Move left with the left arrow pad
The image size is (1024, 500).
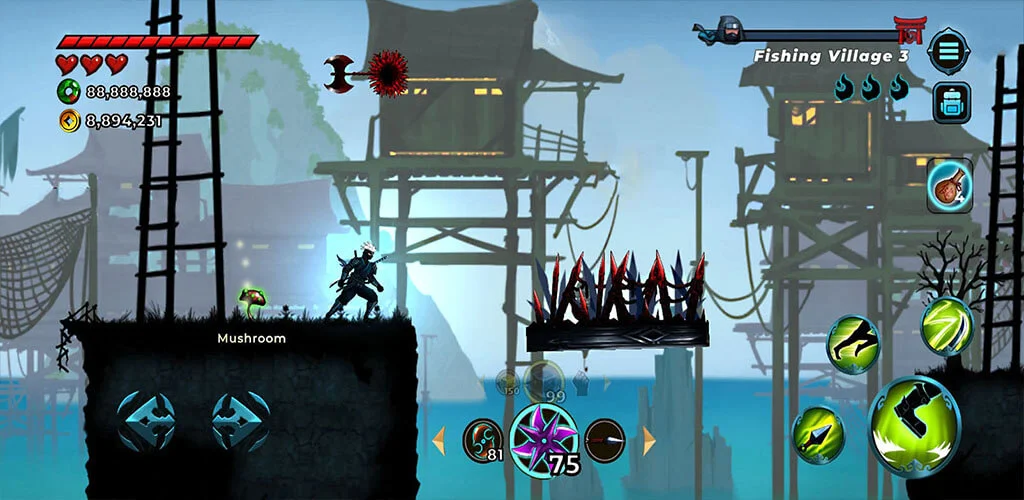click(146, 420)
